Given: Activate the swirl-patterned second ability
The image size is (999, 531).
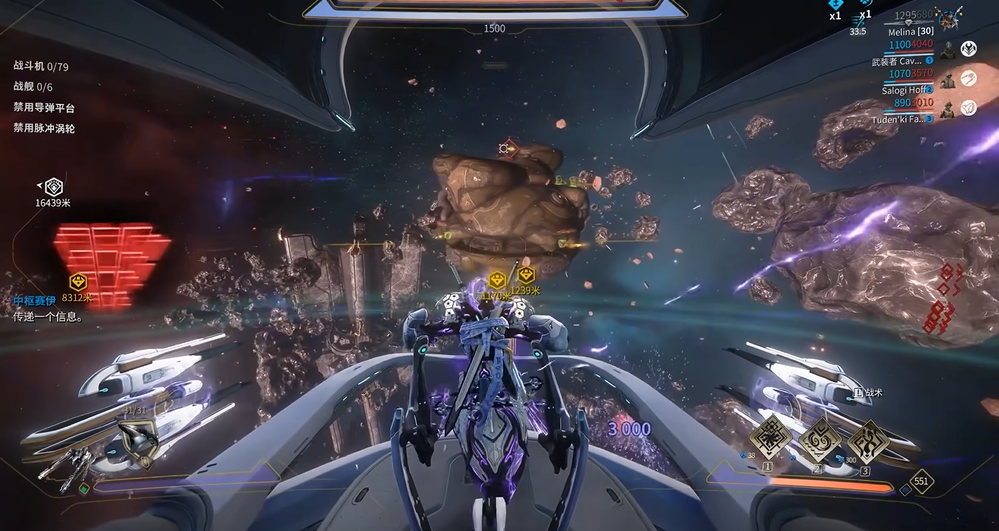Looking at the screenshot, I should (820, 437).
